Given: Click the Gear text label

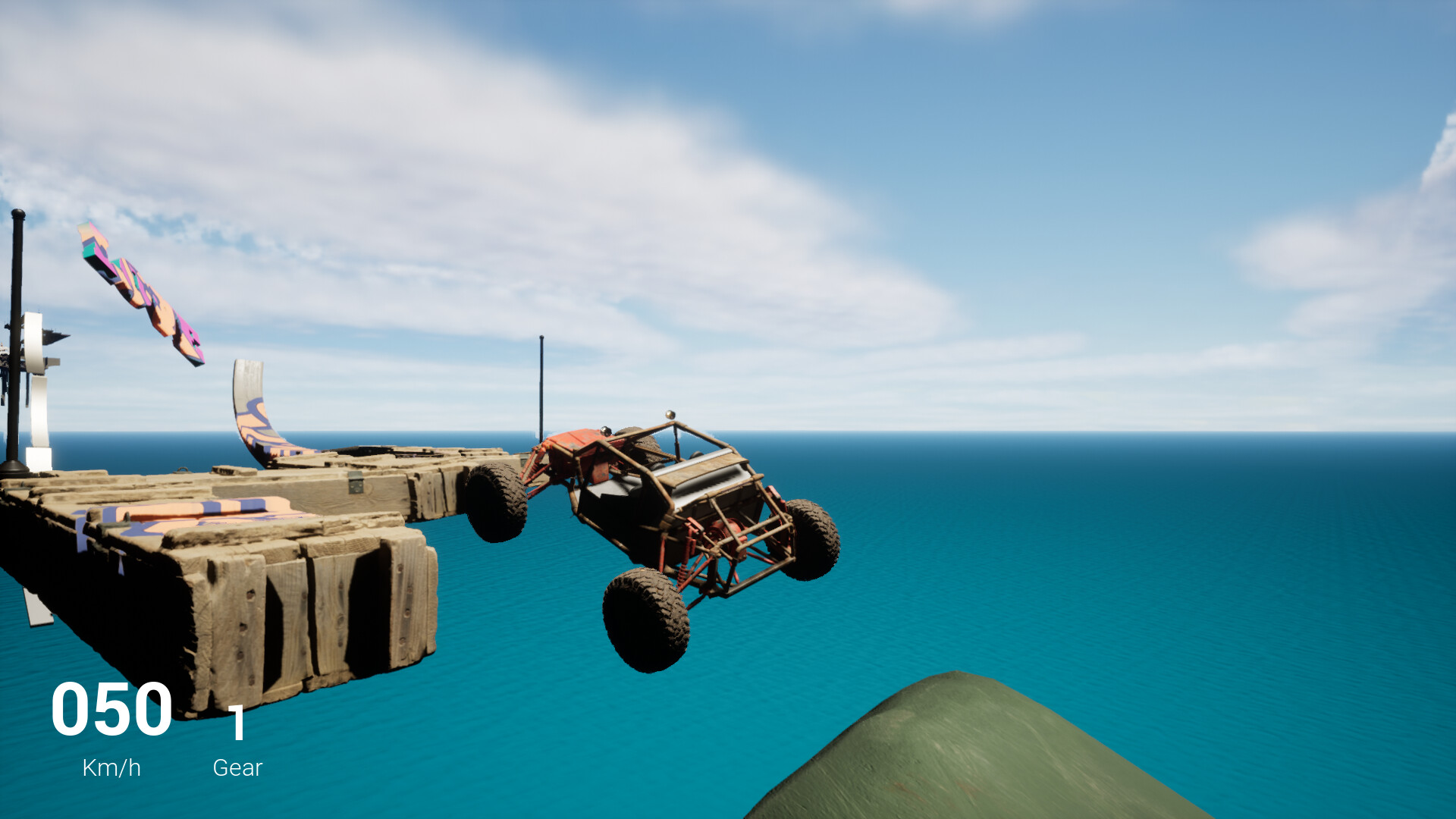Looking at the screenshot, I should [x=237, y=768].
